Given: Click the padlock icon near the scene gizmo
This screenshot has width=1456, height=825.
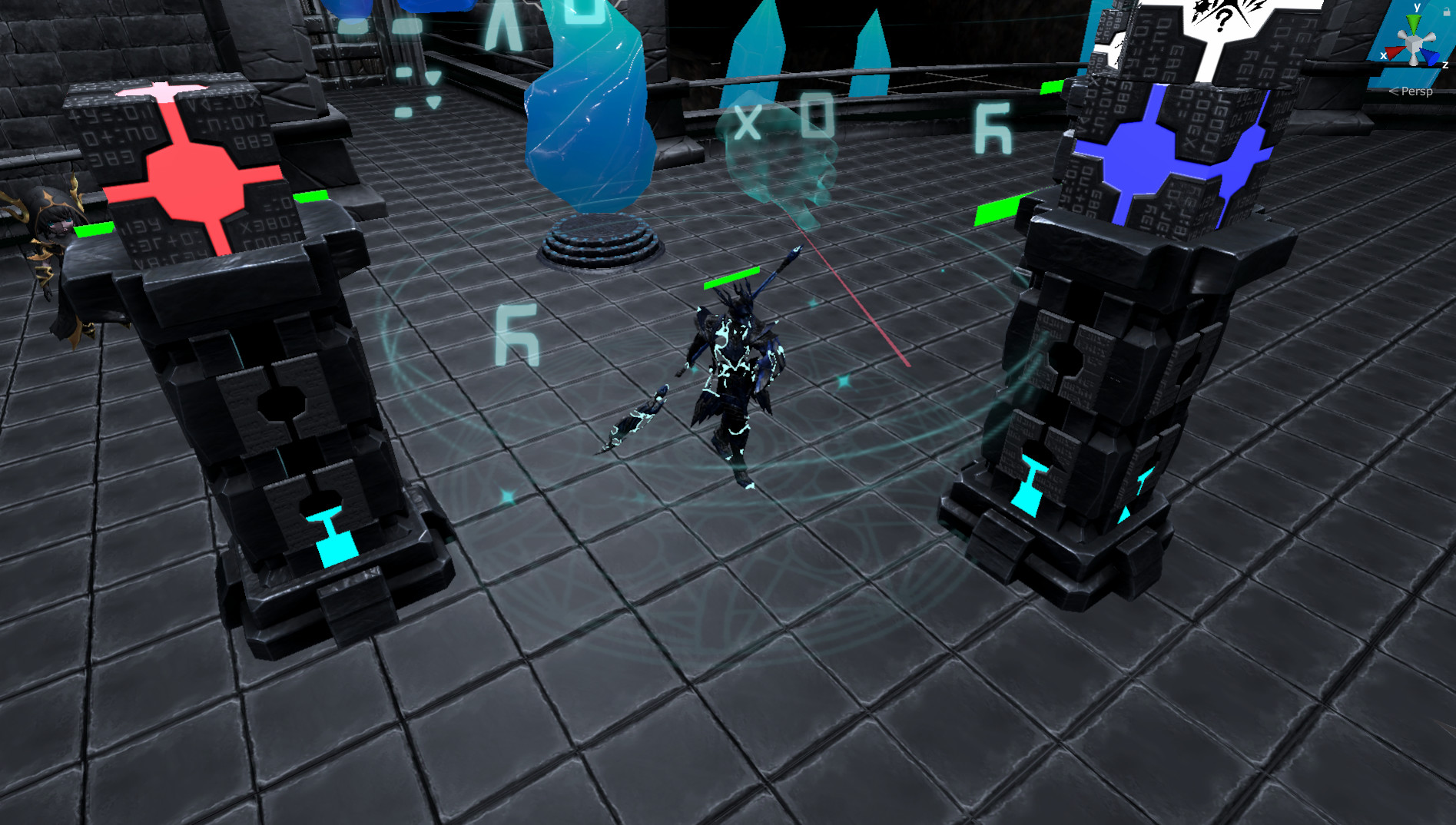Looking at the screenshot, I should pyautogui.click(x=1447, y=12).
